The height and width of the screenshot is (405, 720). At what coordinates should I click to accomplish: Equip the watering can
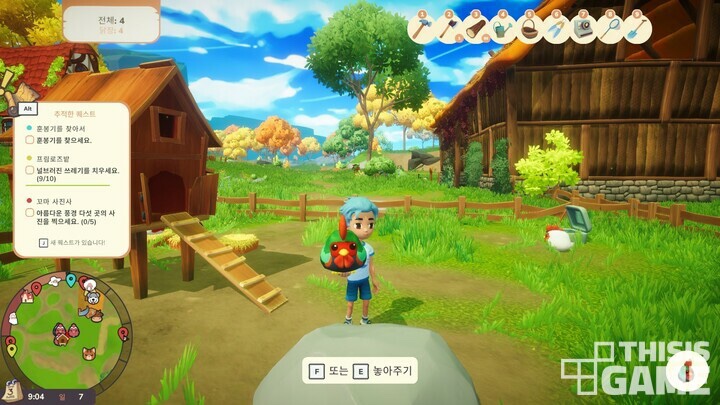pyautogui.click(x=500, y=30)
